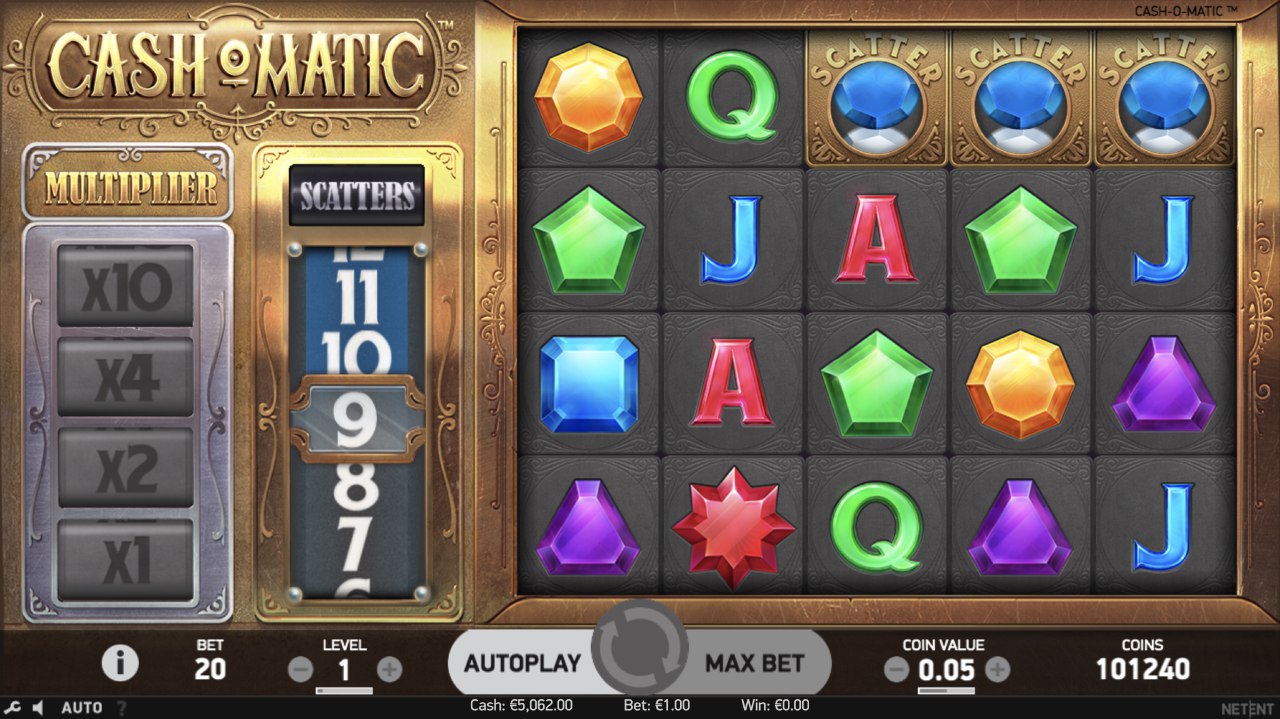Screen dimensions: 1280x719
Task: Place the Max Bet
Action: pyautogui.click(x=755, y=663)
